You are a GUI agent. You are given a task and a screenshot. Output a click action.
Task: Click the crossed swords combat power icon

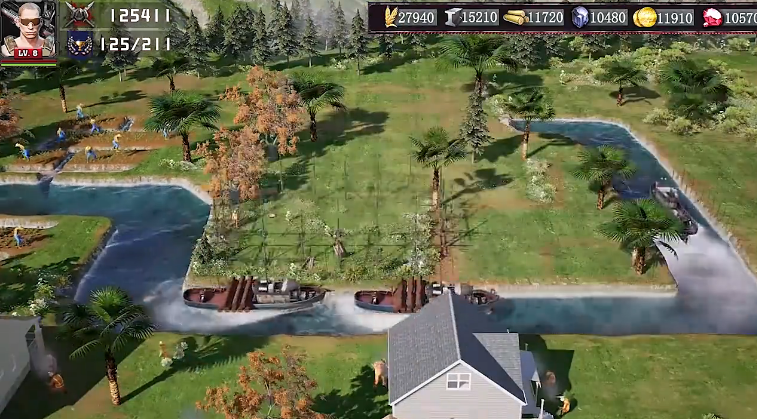point(80,15)
